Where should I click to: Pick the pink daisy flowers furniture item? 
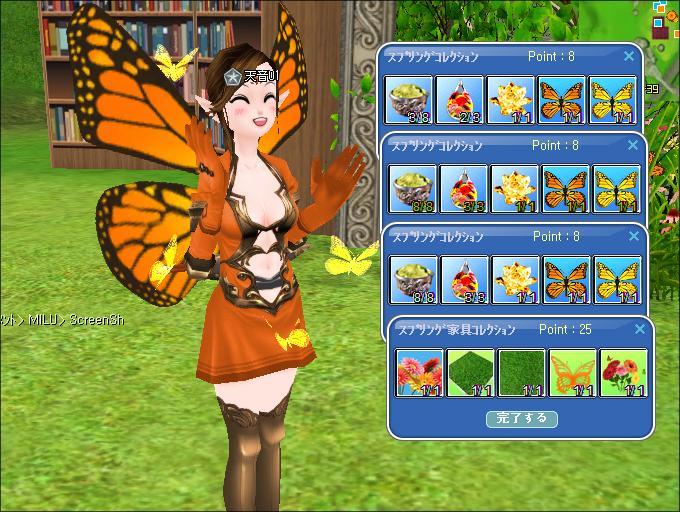click(x=419, y=372)
